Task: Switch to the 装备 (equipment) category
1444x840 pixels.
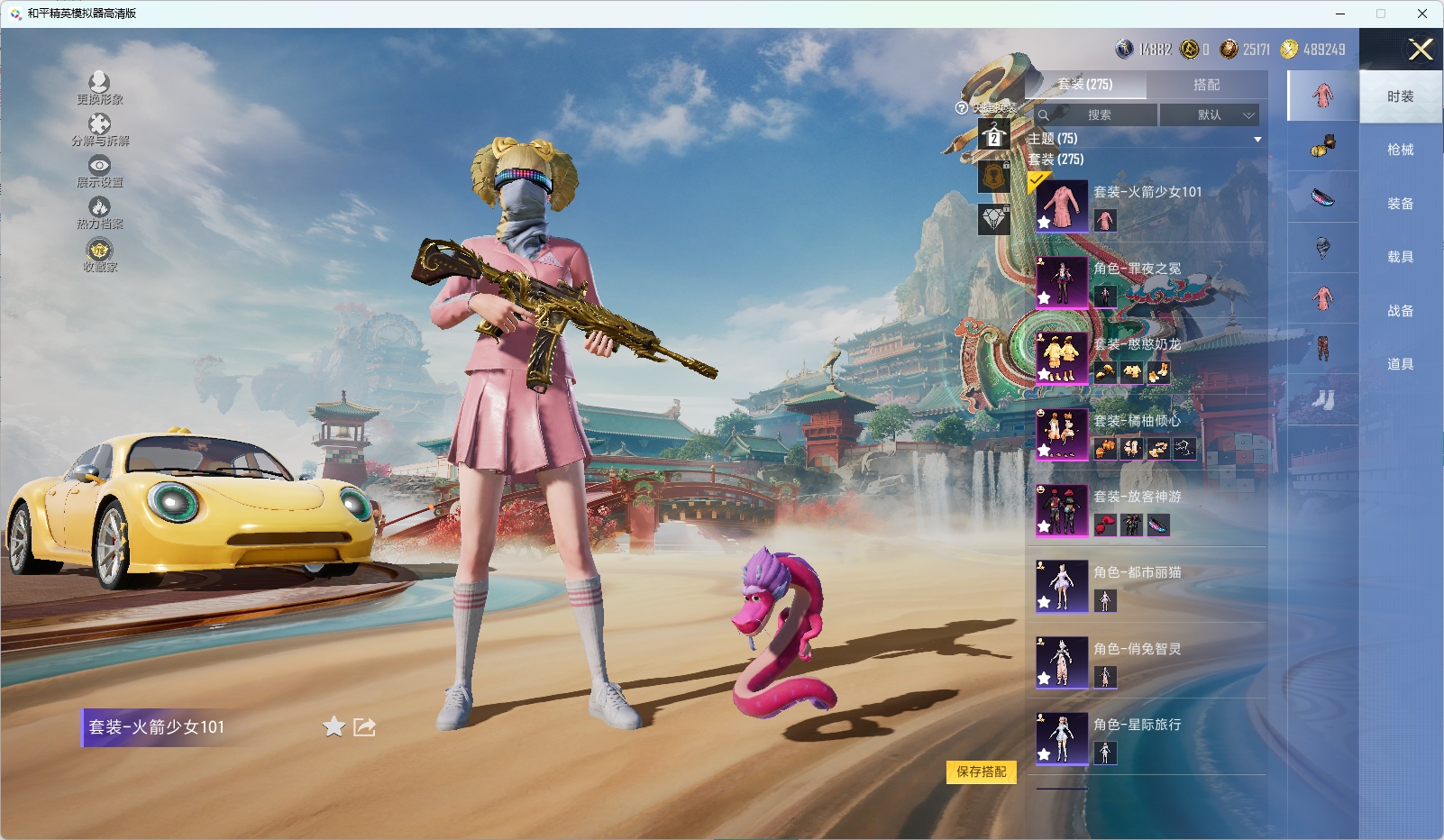Action: 1400,204
